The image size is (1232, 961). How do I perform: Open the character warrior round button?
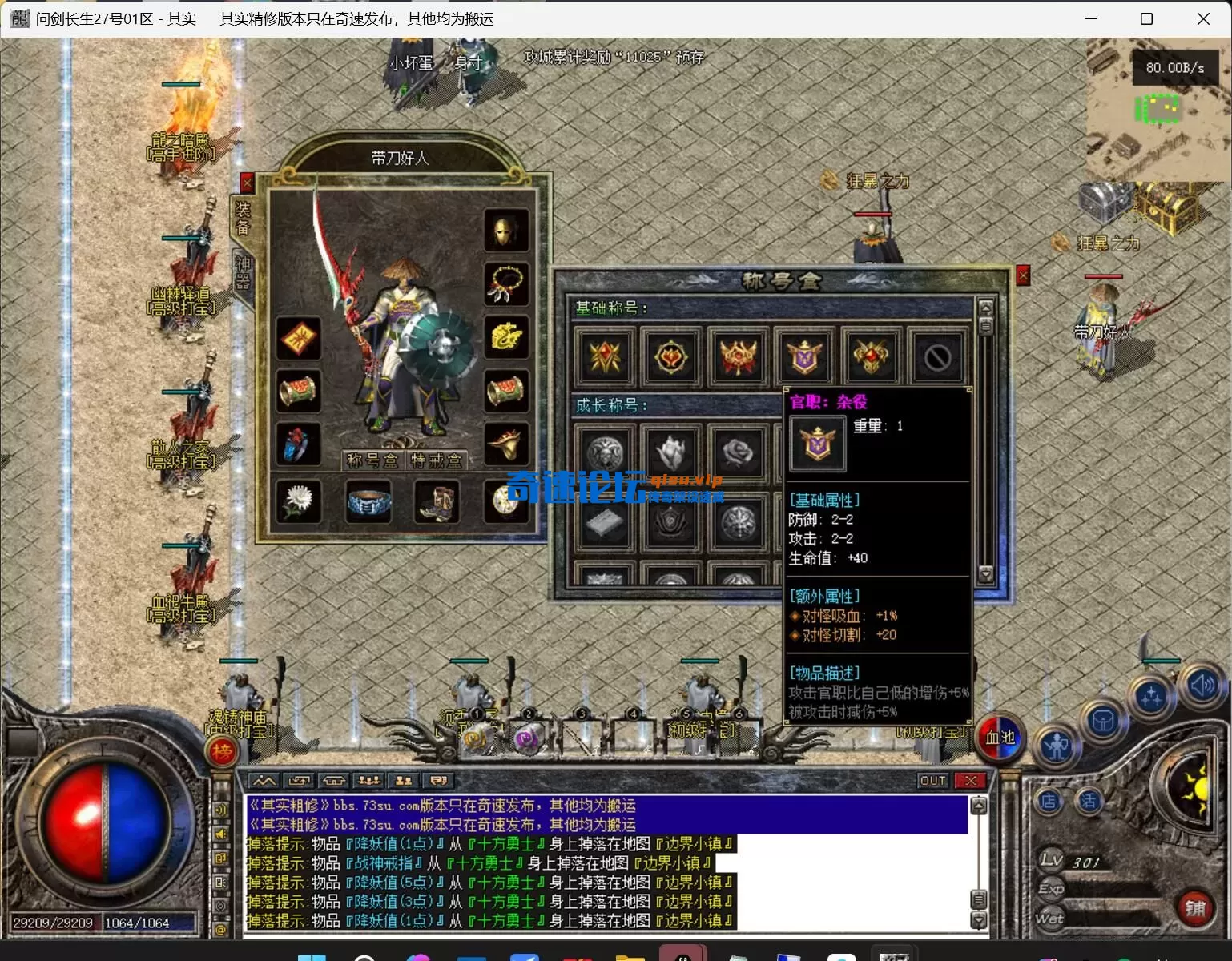[1057, 746]
